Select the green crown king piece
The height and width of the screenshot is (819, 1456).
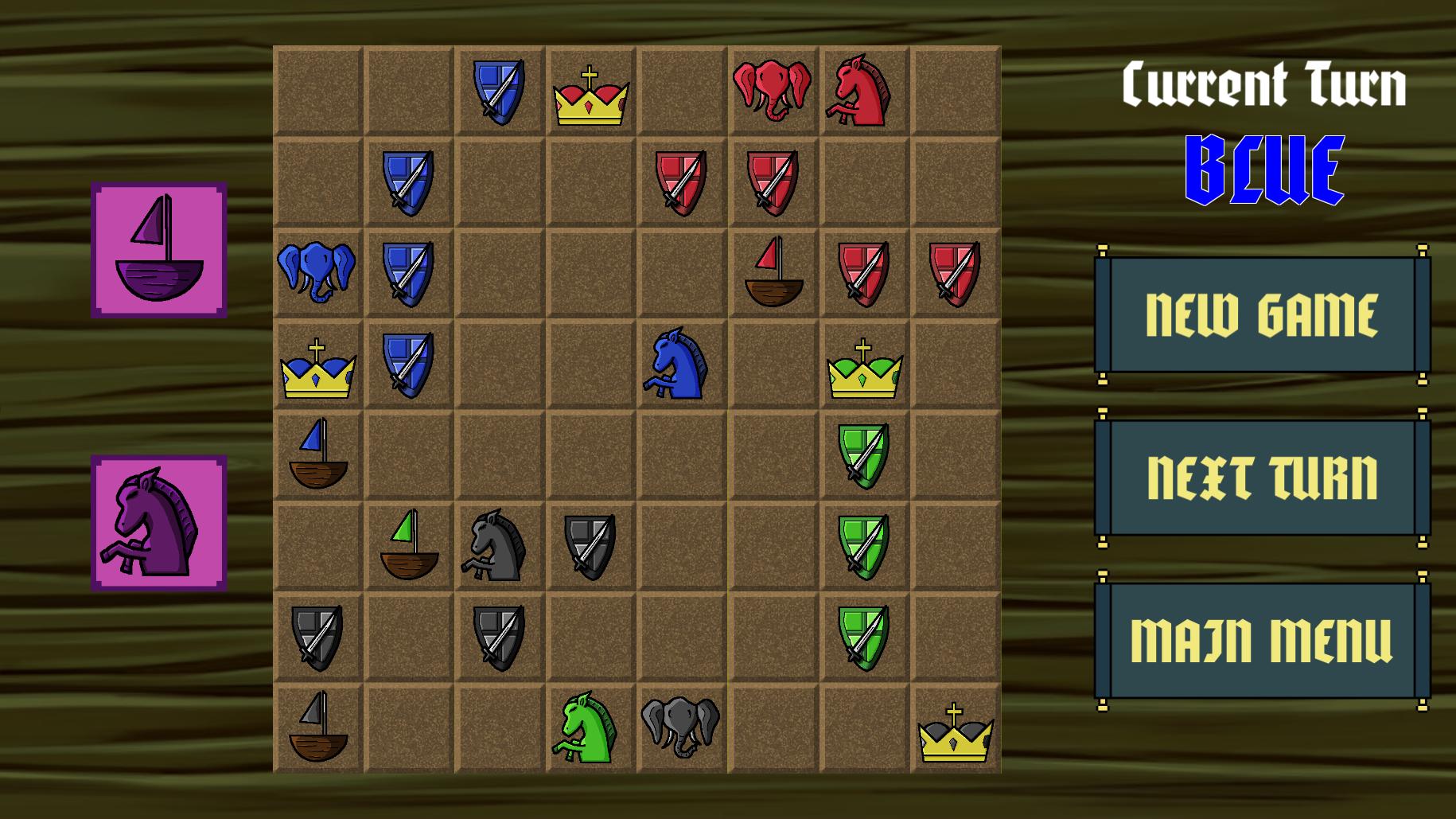tap(864, 370)
